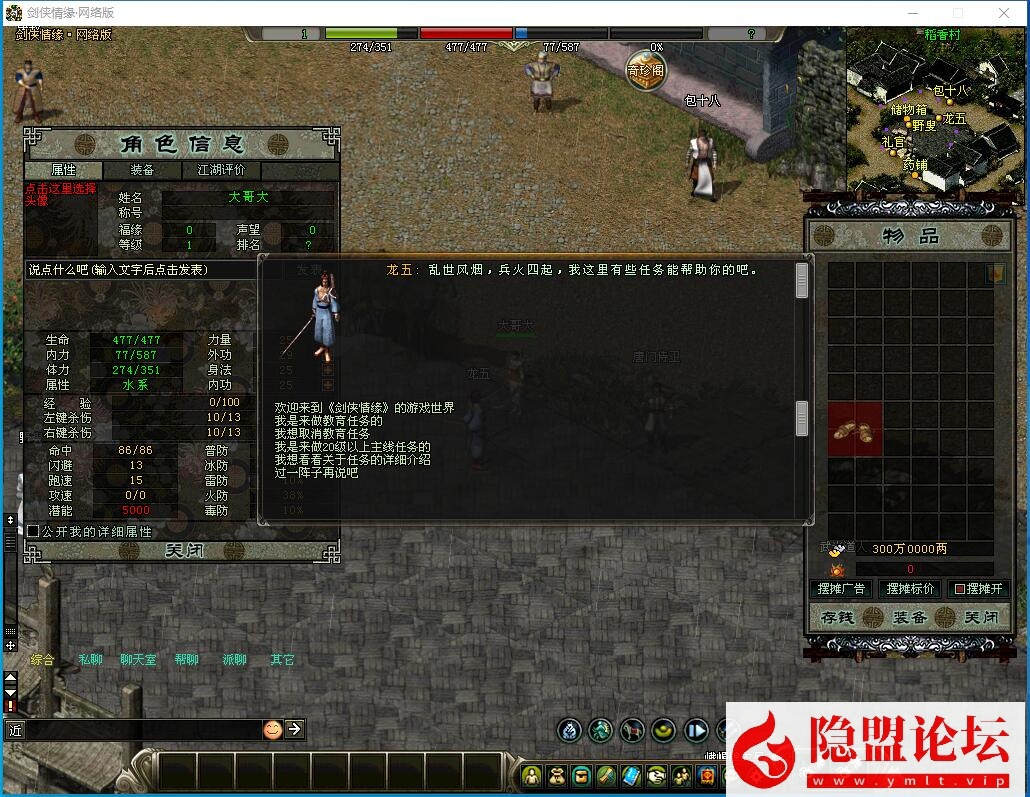Screen dimensions: 1030x797
Task: Toggle the 摆摊开 stall switch
Action: [977, 589]
